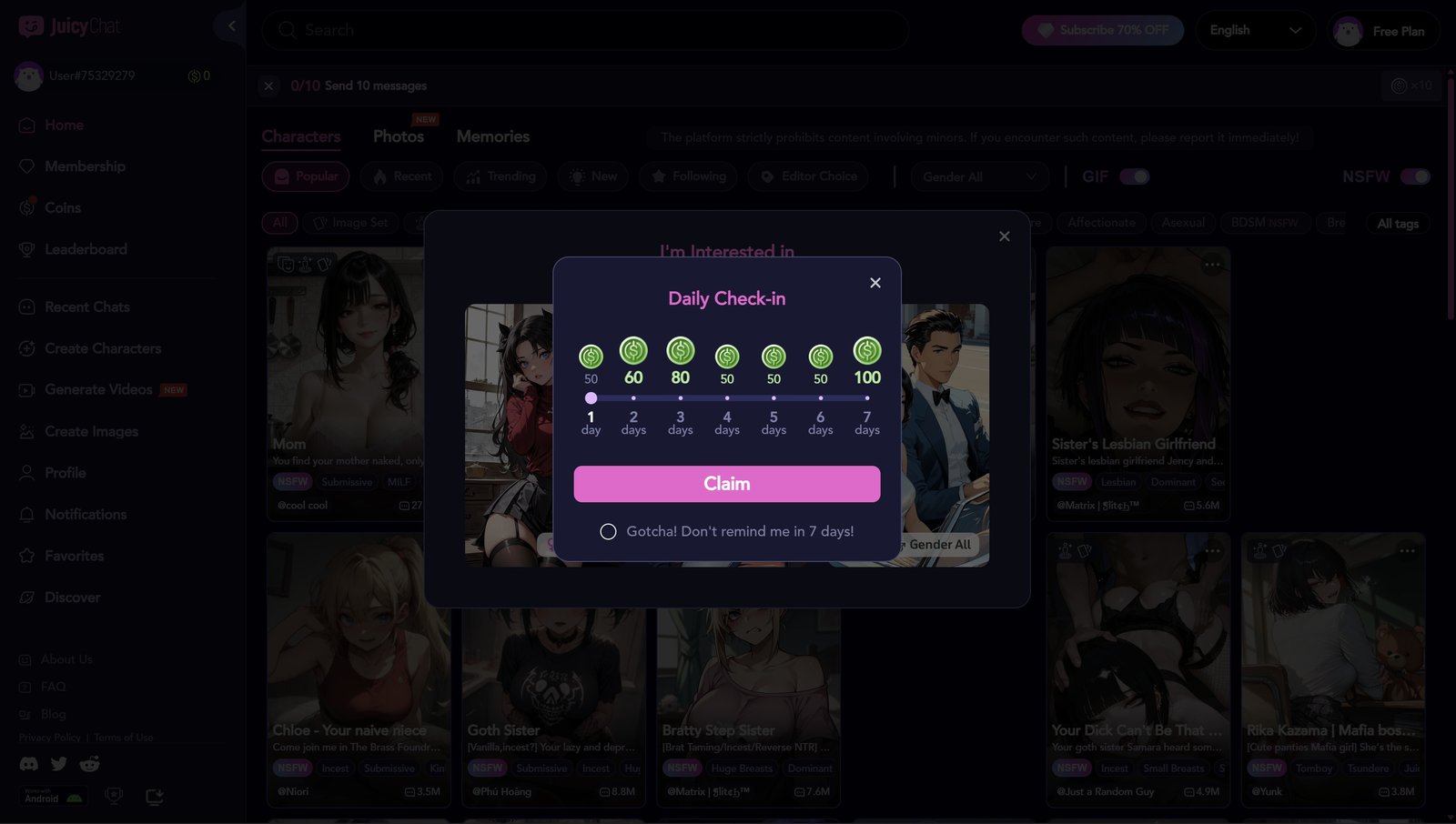The width and height of the screenshot is (1456, 824).
Task: Open the Reddit icon in the sidebar footer
Action: (x=89, y=764)
